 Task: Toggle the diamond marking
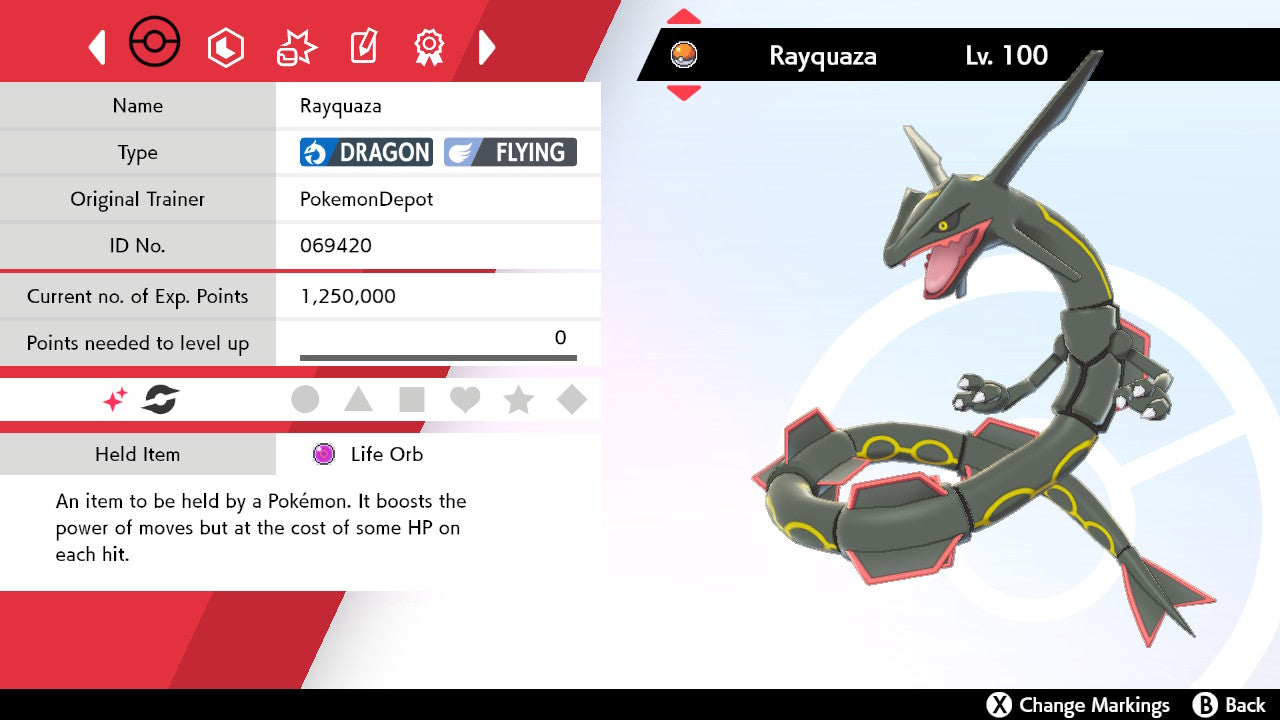(572, 400)
